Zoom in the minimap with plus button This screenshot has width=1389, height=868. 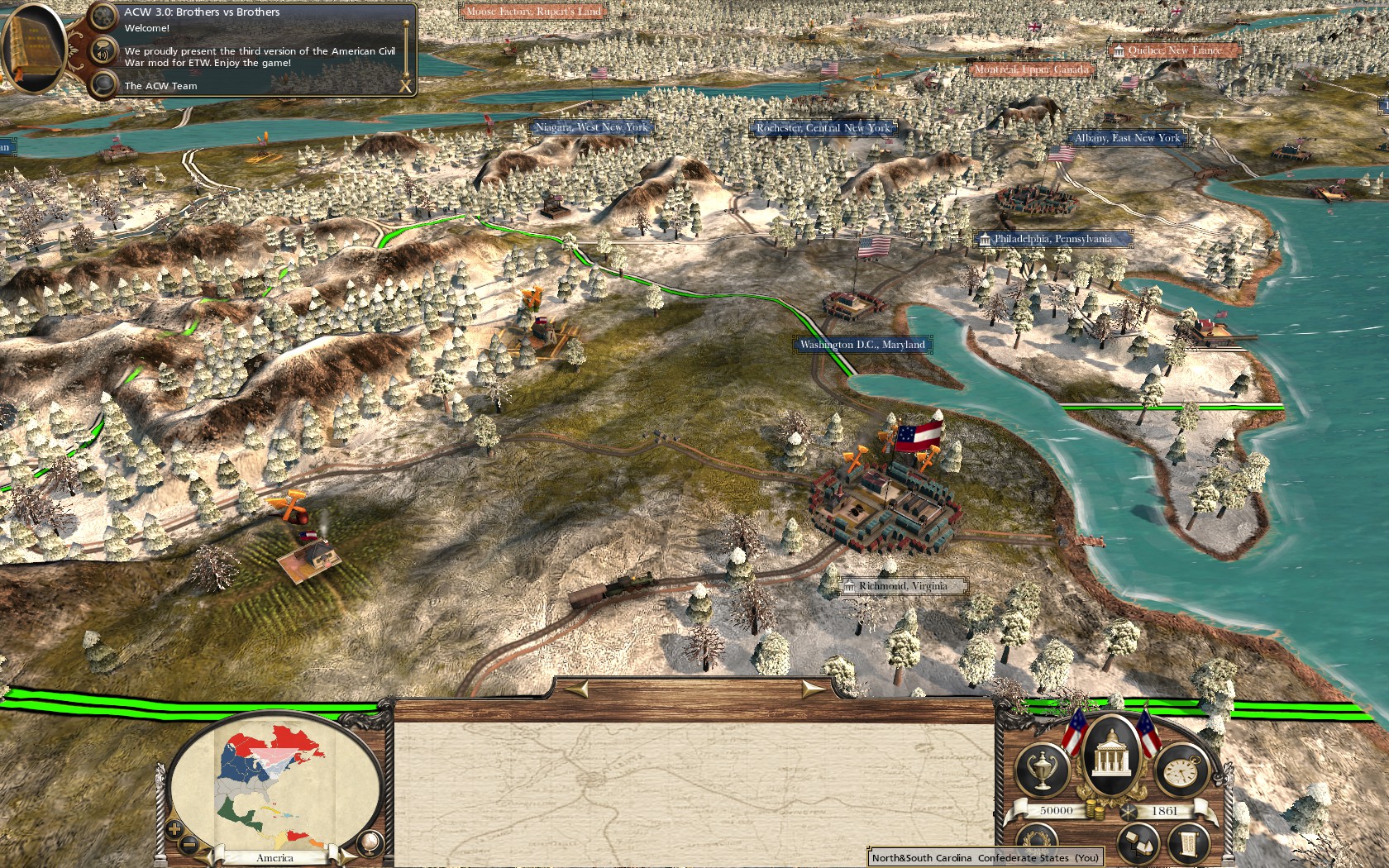pos(174,828)
